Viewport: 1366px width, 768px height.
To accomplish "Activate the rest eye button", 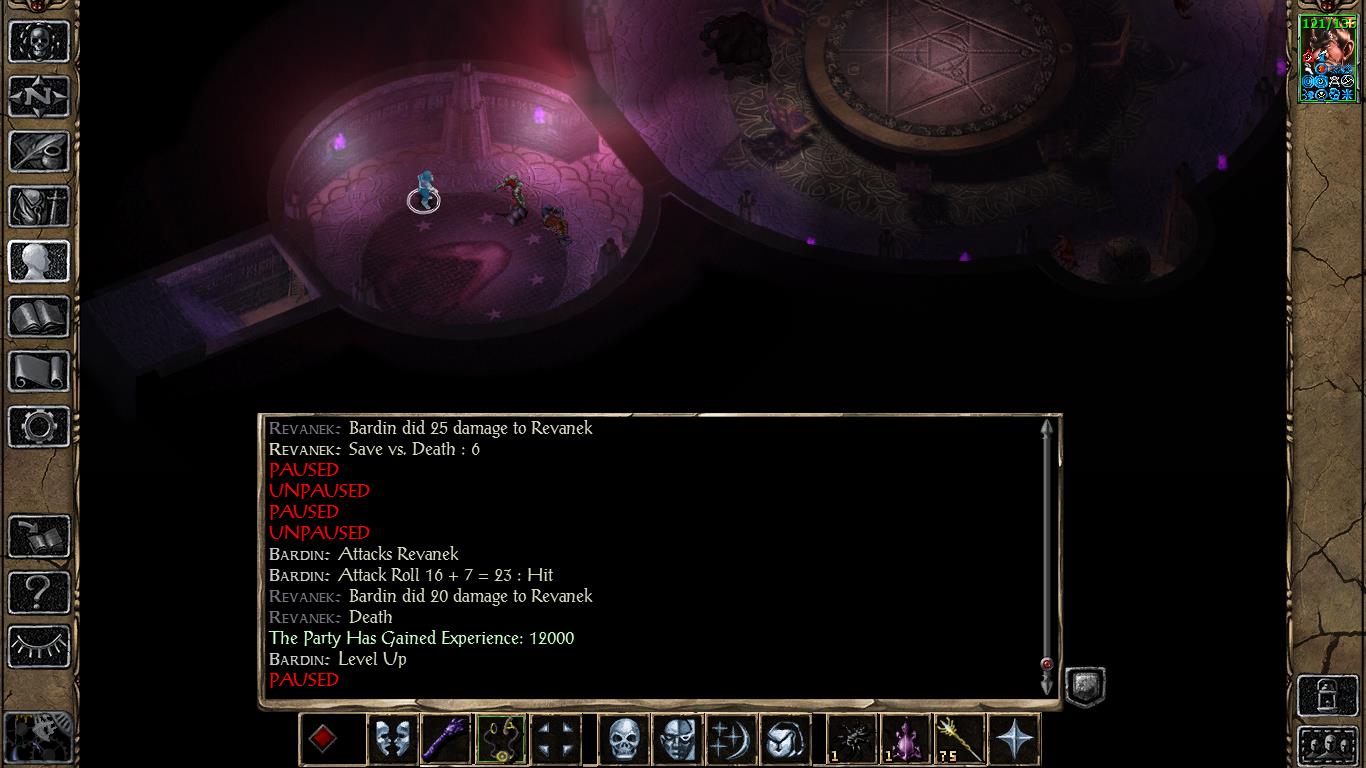I will [x=39, y=647].
